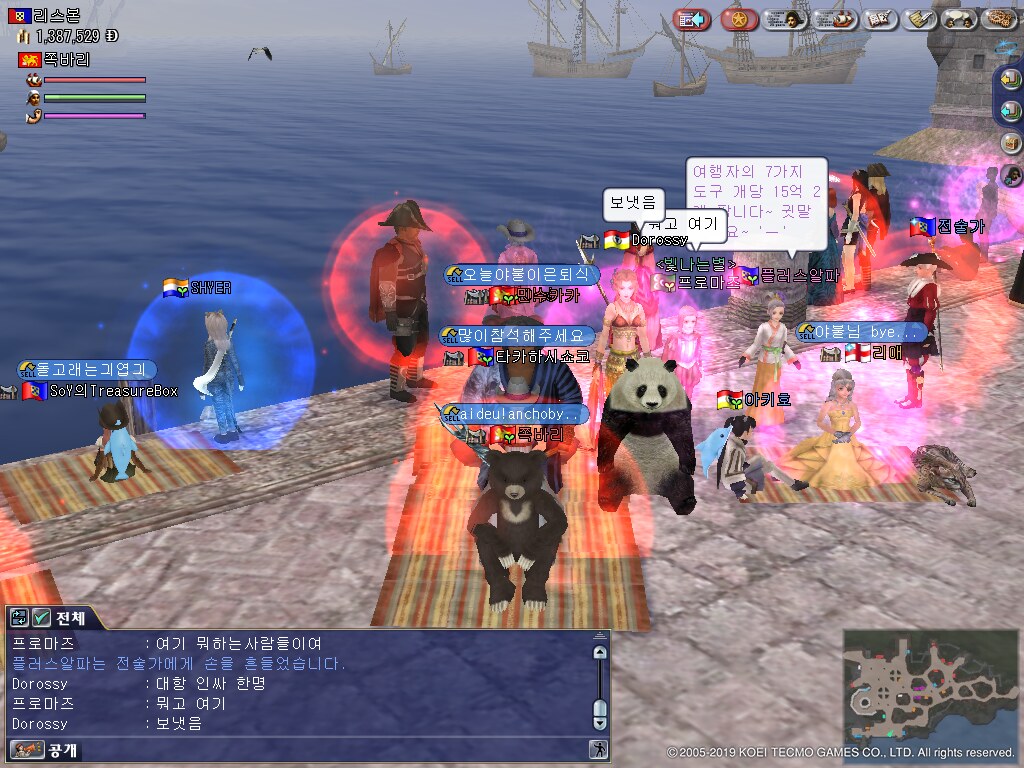
Task: Open the scroll and quill menu
Action: (x=919, y=19)
